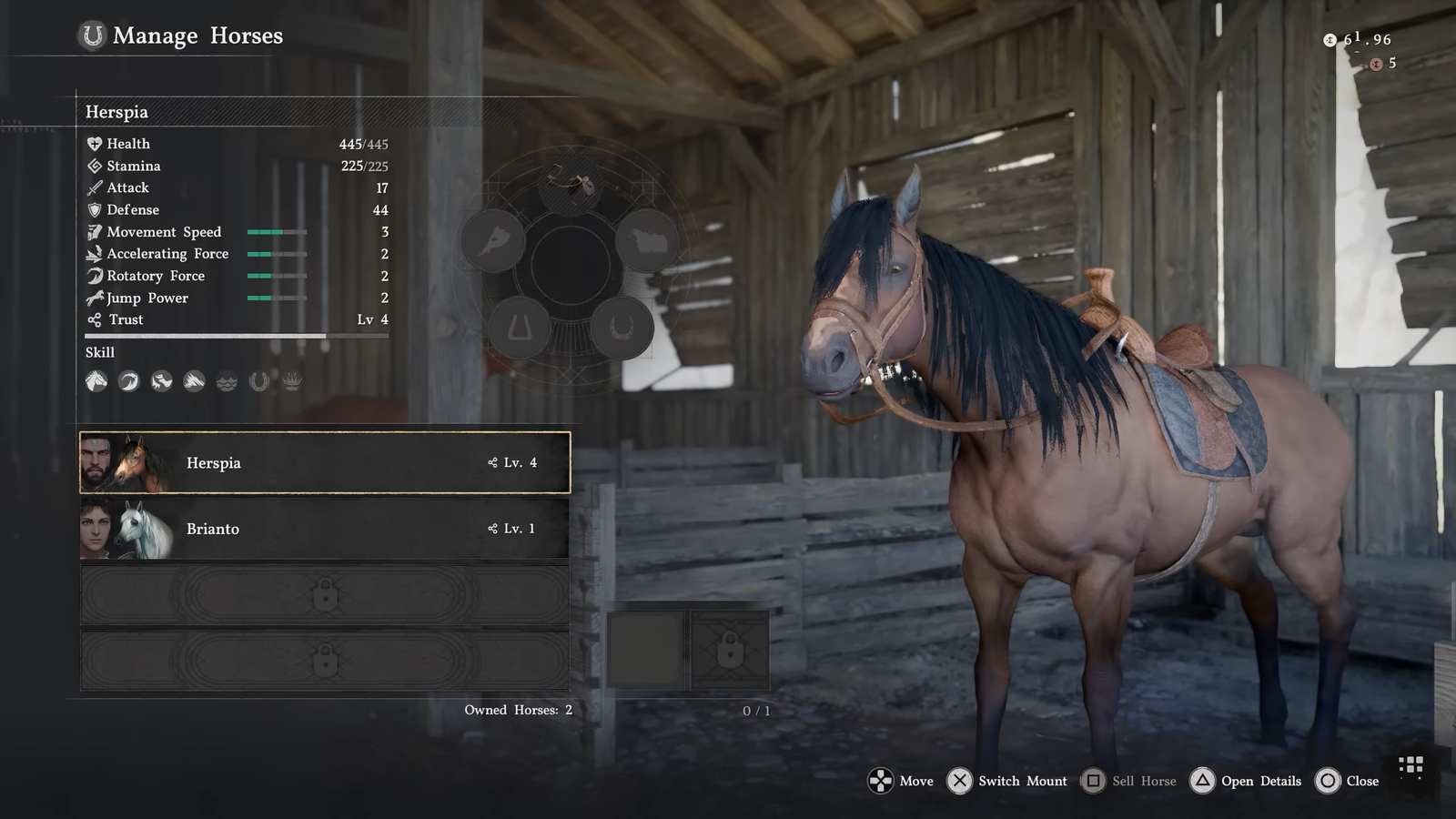Select the empty horse head armor slot
This screenshot has height=819, width=1456.
(493, 241)
